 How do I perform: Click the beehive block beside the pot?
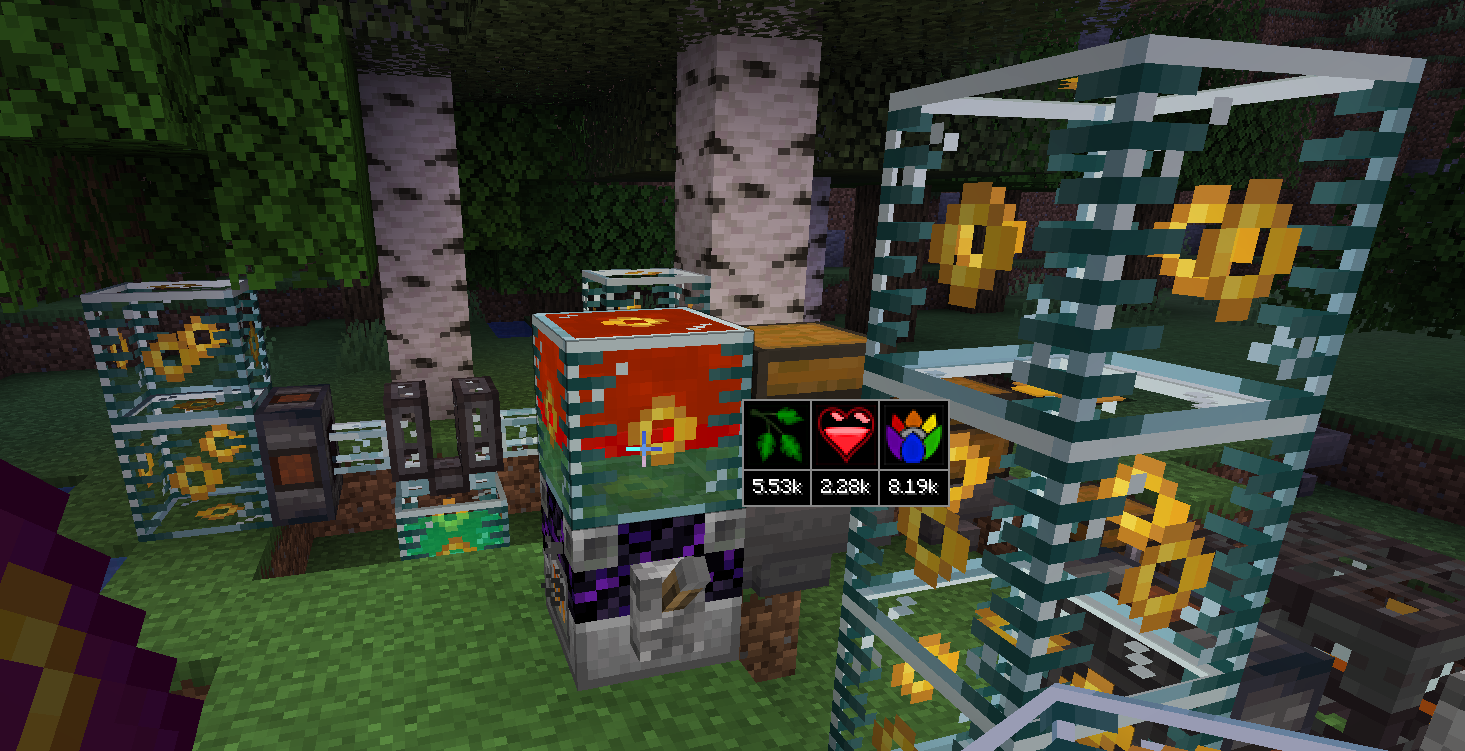pos(808,365)
